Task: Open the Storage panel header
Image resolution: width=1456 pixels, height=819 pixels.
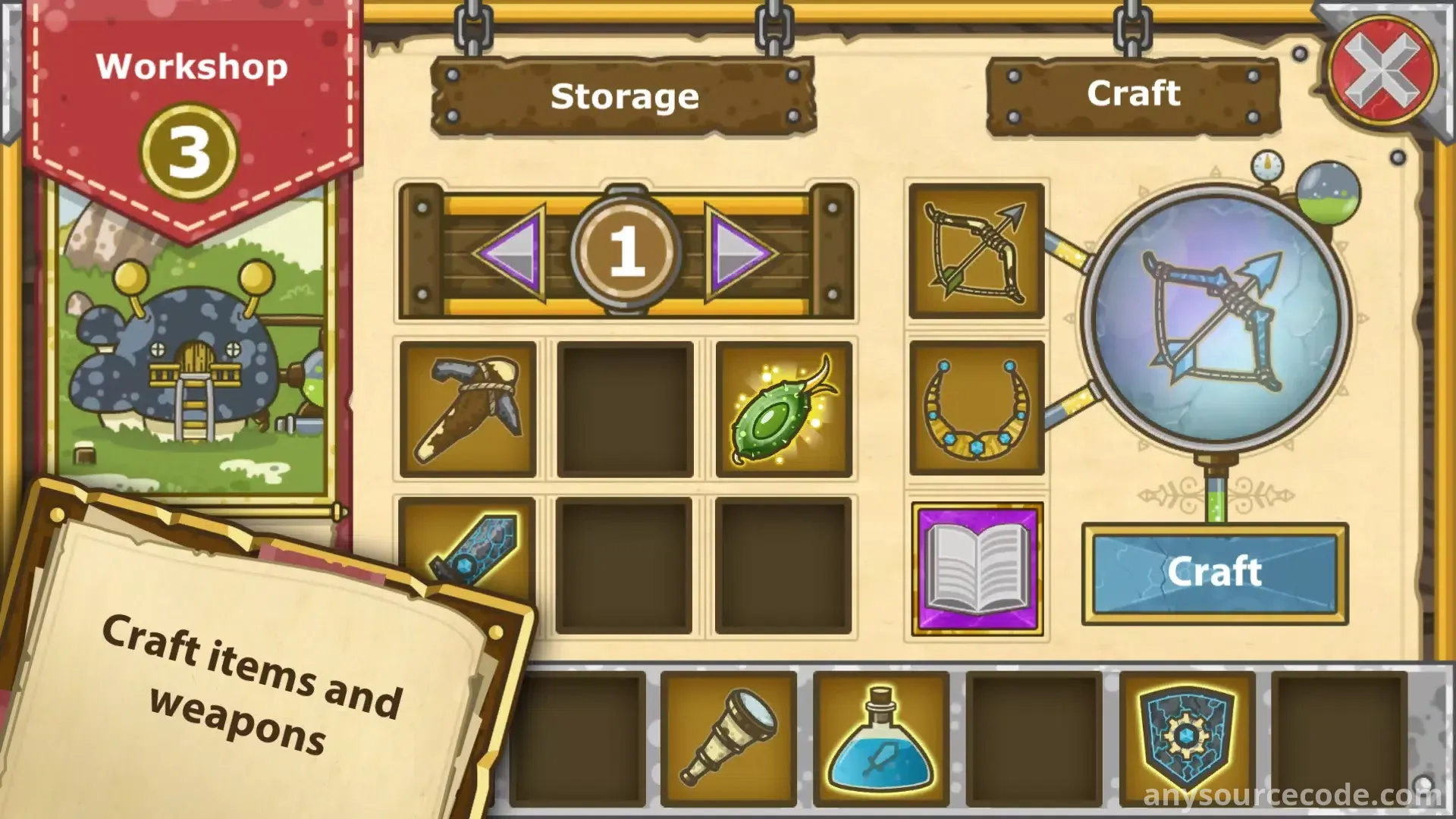Action: (x=623, y=97)
